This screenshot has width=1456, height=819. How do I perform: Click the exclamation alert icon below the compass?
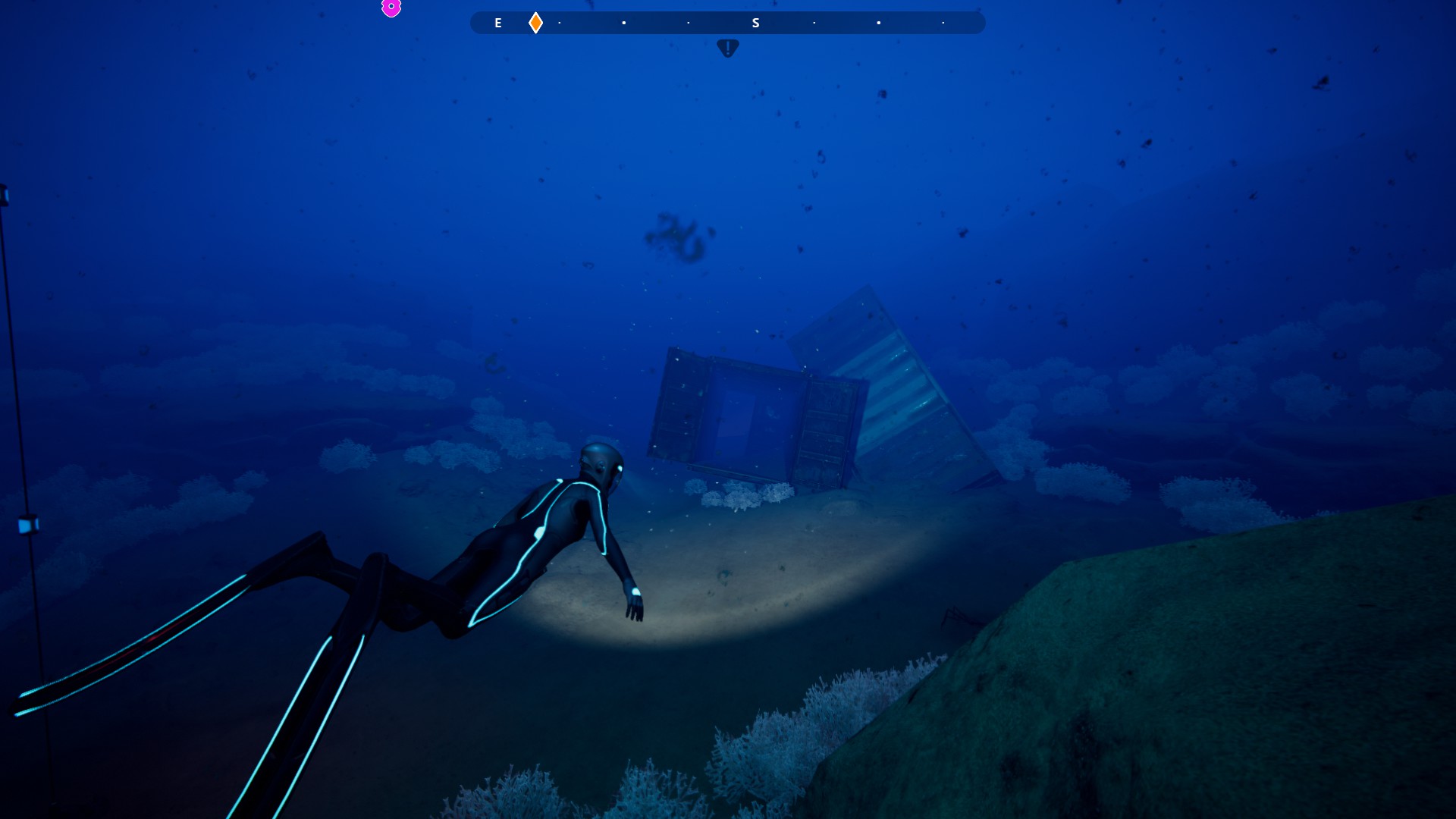(x=727, y=48)
